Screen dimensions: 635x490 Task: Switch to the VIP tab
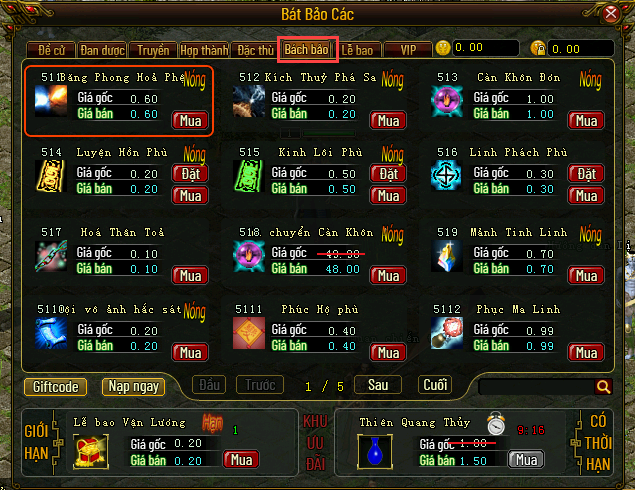pyautogui.click(x=408, y=48)
